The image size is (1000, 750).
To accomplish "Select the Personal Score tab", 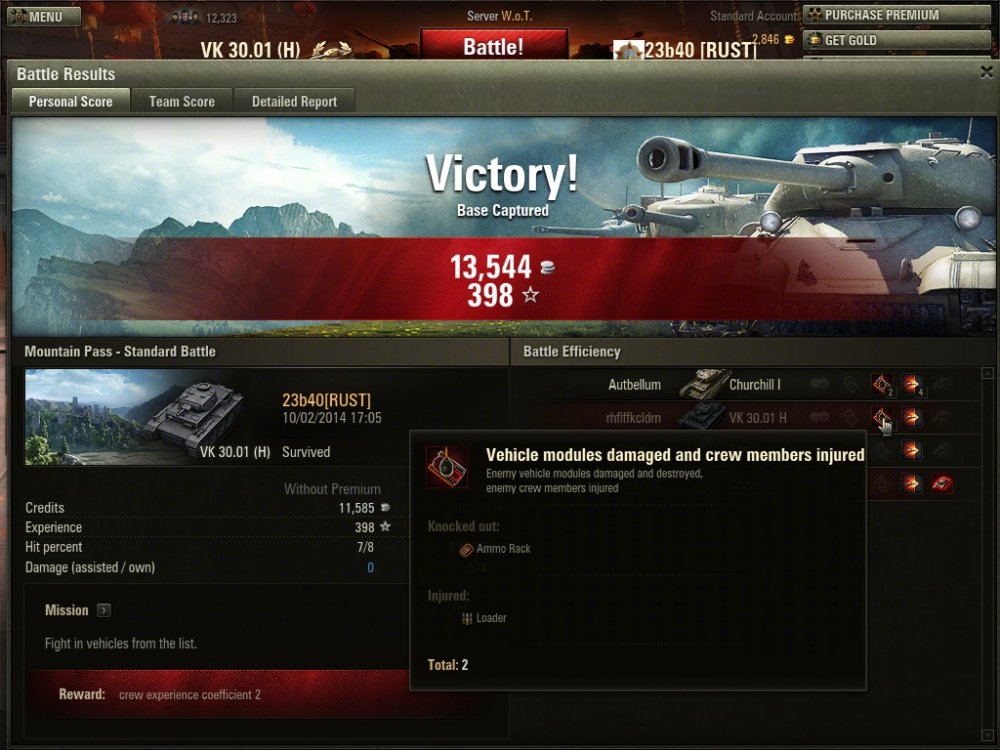I will pyautogui.click(x=70, y=101).
